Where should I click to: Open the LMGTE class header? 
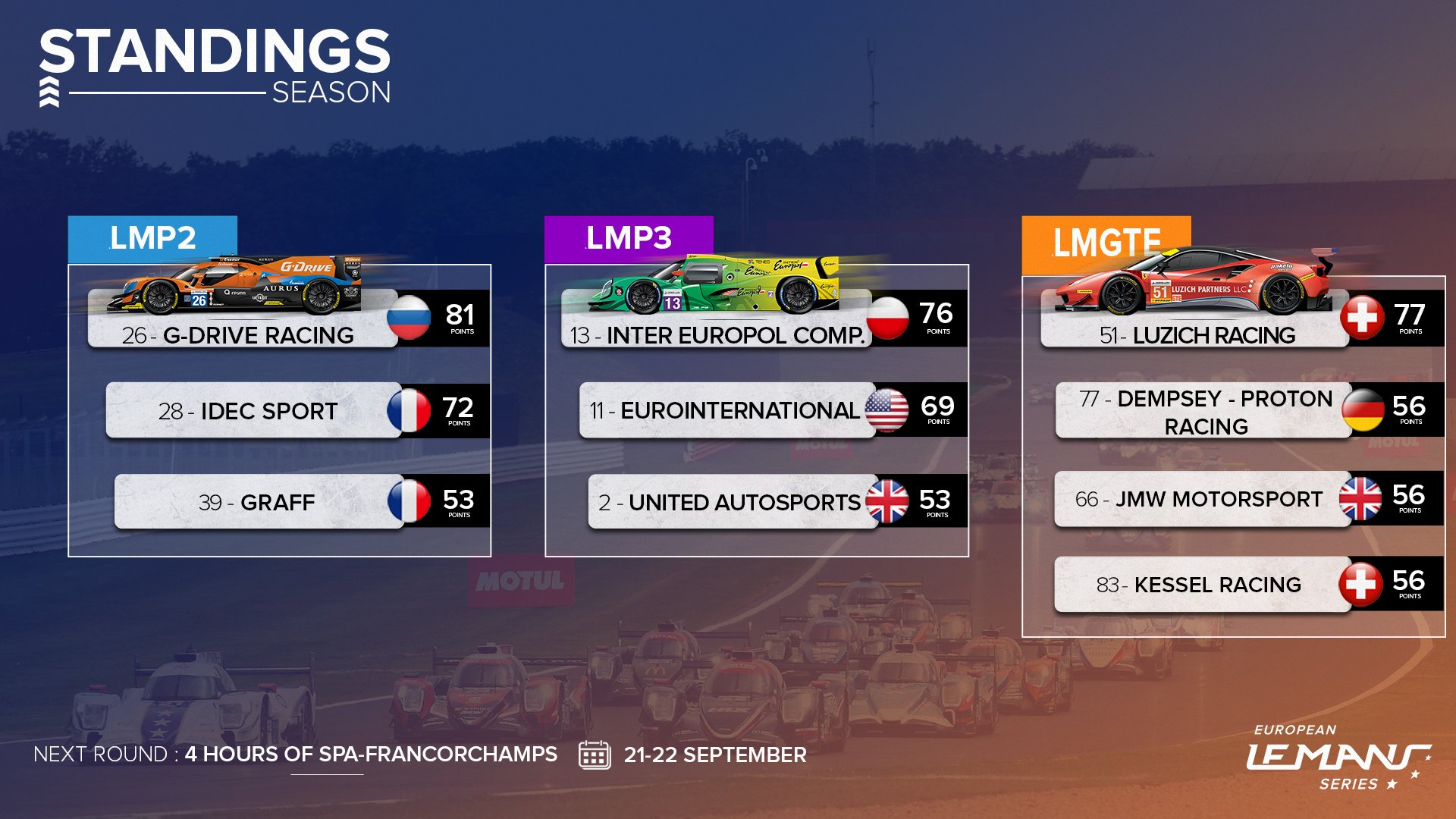coord(1106,243)
